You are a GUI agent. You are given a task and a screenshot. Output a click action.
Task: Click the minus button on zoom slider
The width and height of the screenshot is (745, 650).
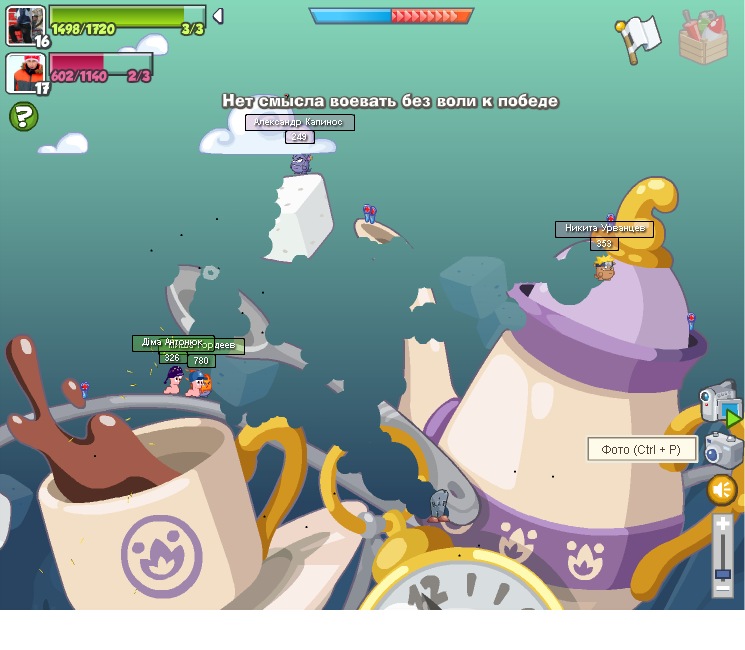tap(722, 589)
